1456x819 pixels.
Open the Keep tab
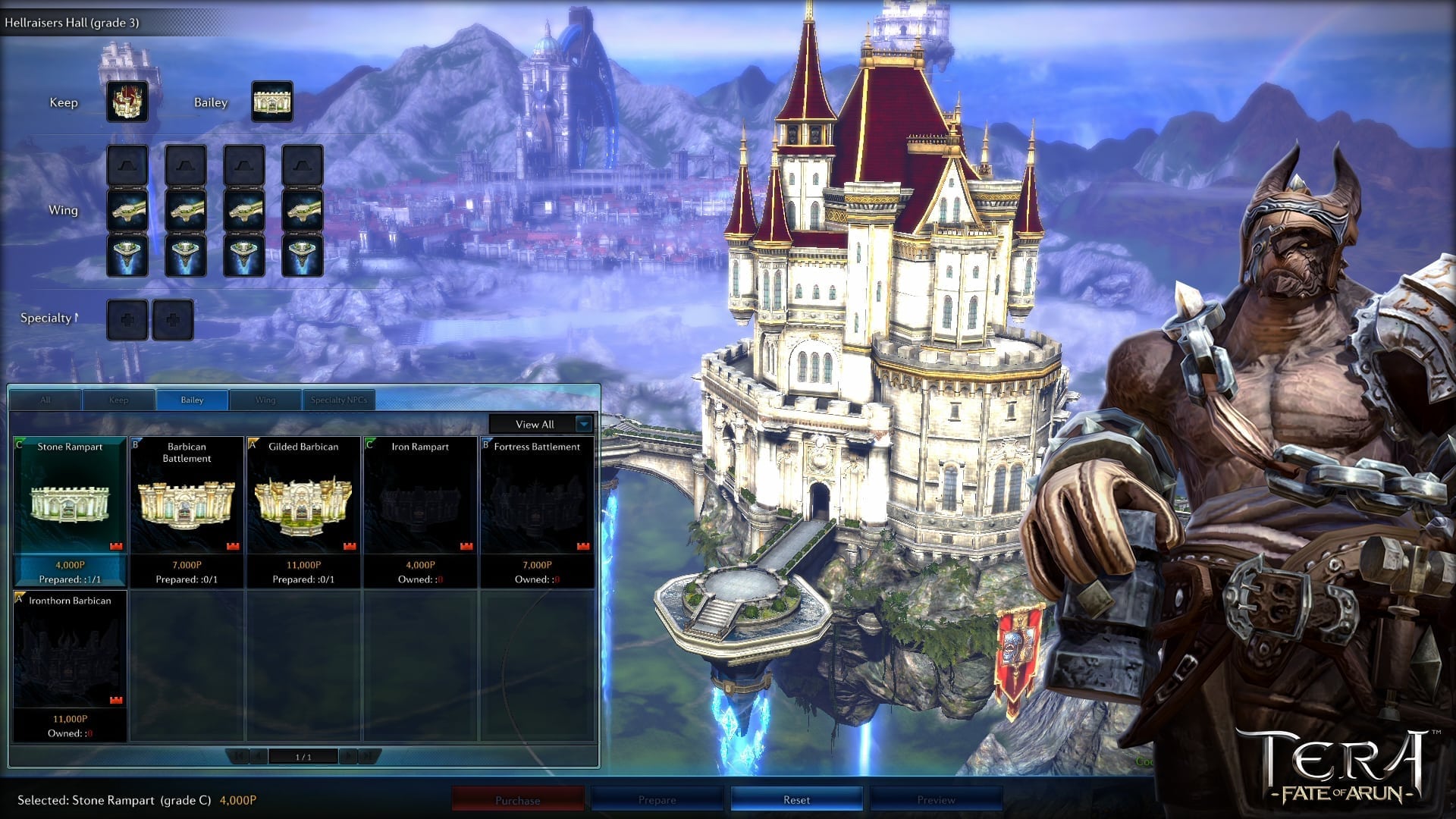click(119, 400)
